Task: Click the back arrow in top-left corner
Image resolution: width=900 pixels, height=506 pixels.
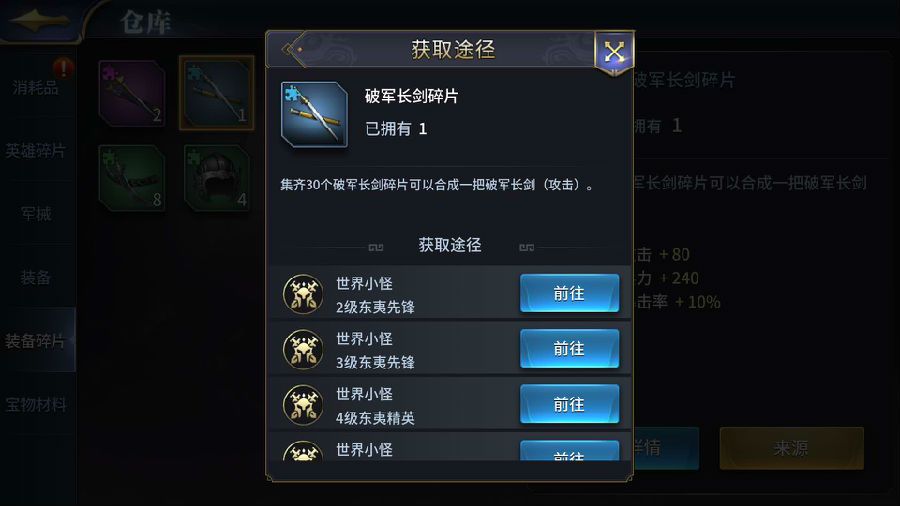Action: click(40, 20)
